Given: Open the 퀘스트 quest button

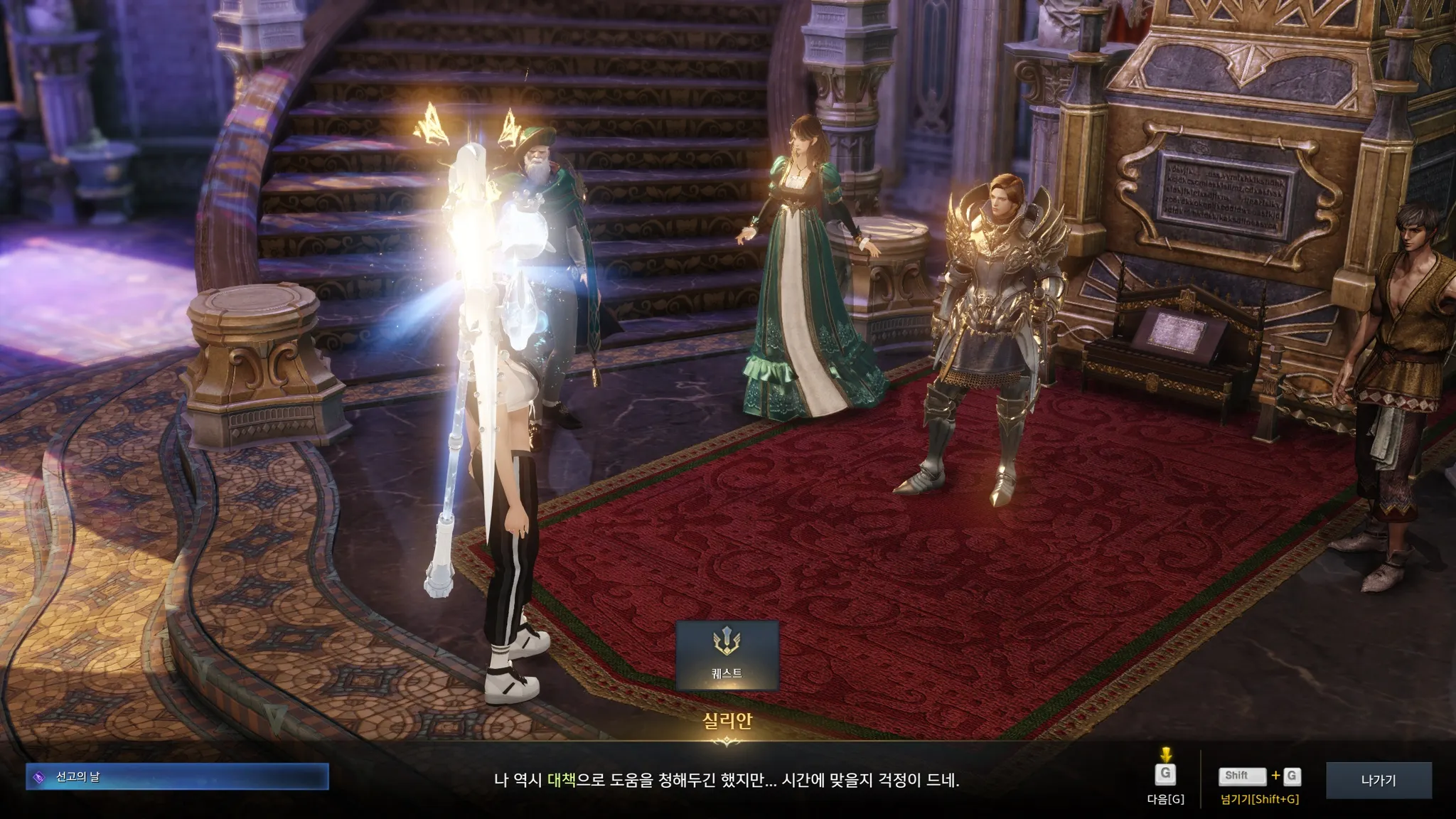Looking at the screenshot, I should coord(727,655).
